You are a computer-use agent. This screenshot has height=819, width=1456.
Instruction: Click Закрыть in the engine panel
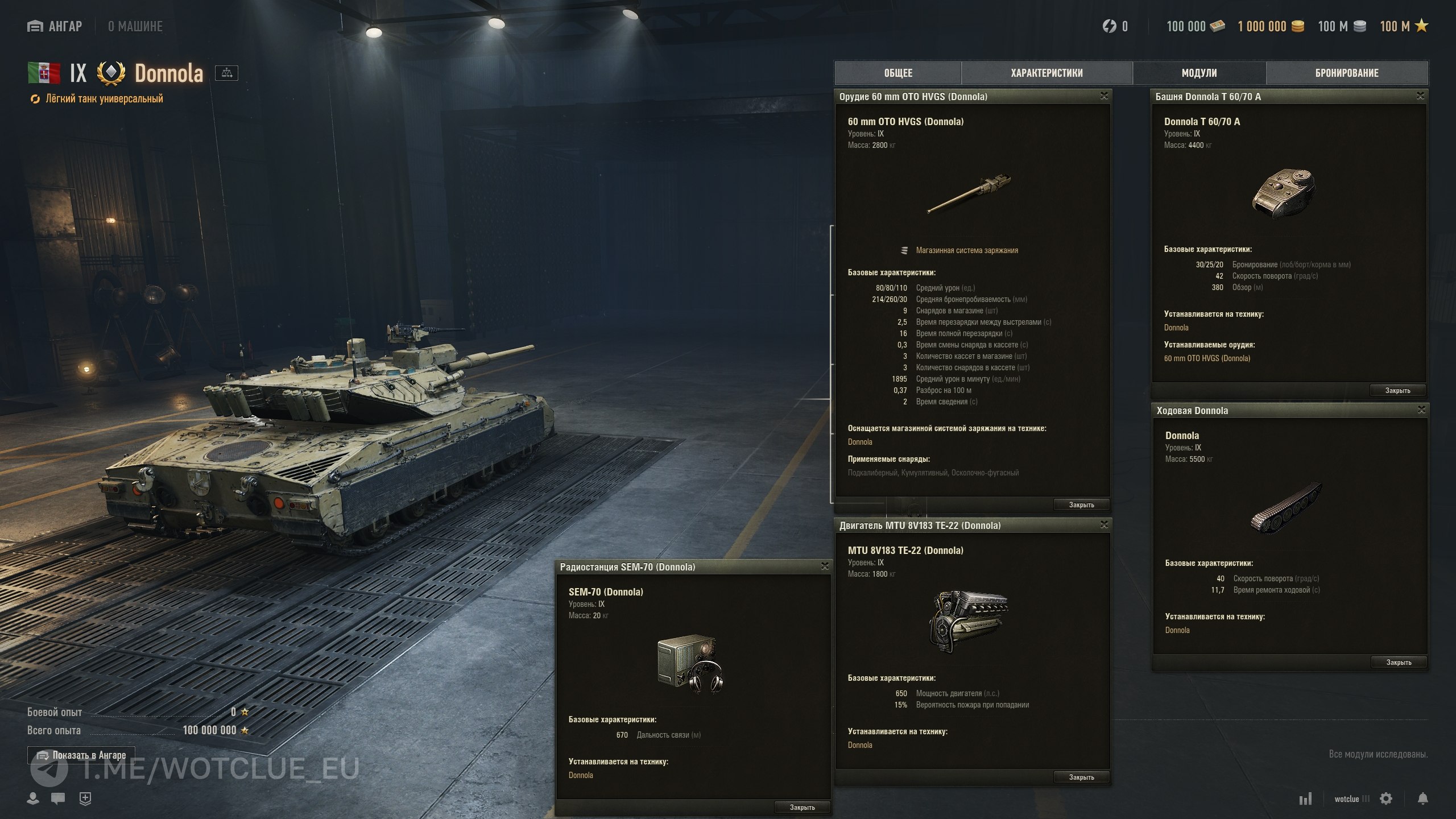(1081, 777)
